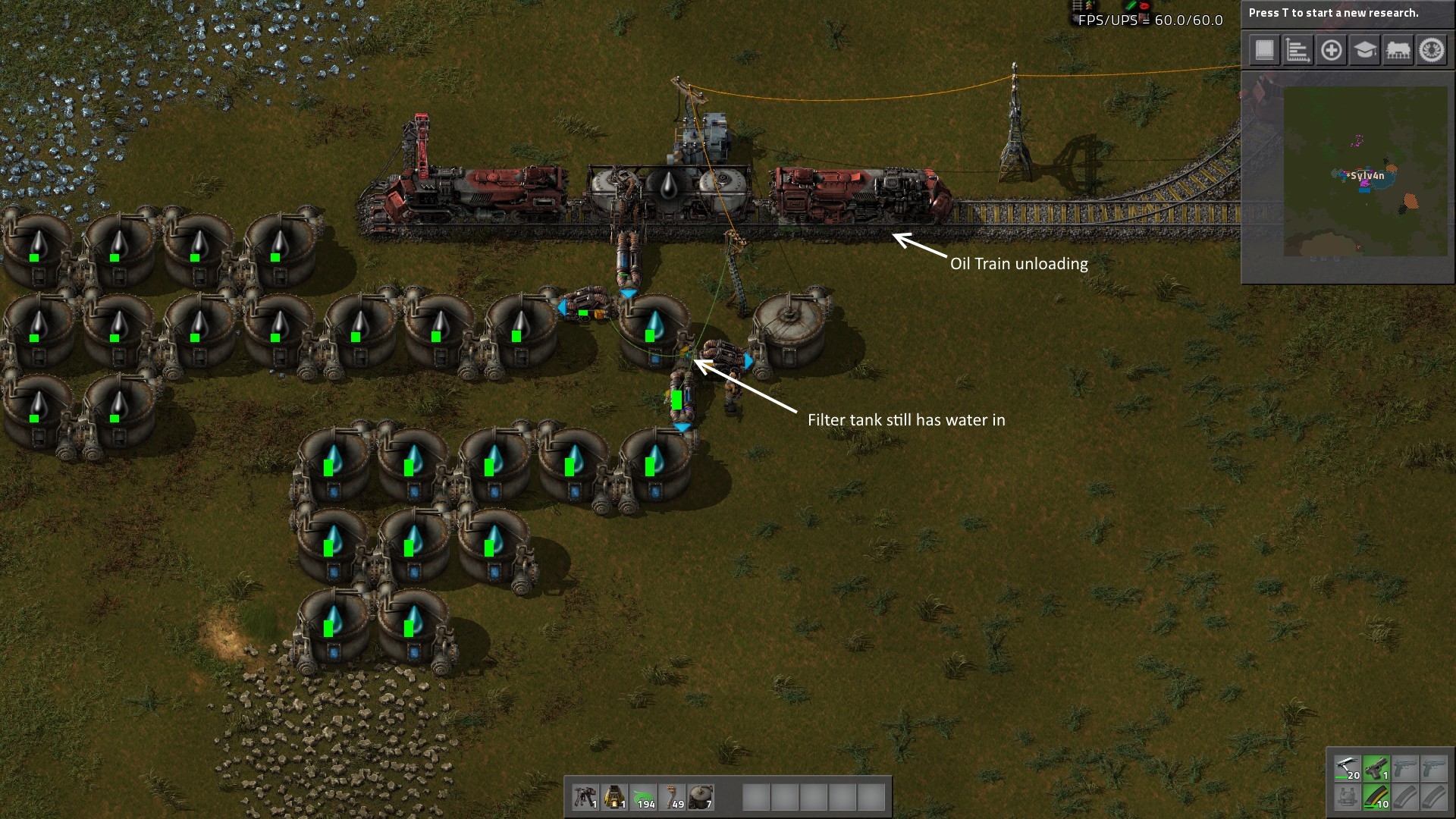This screenshot has height=819, width=1456.
Task: Click the pickaxe tool slot
Action: 1348,769
